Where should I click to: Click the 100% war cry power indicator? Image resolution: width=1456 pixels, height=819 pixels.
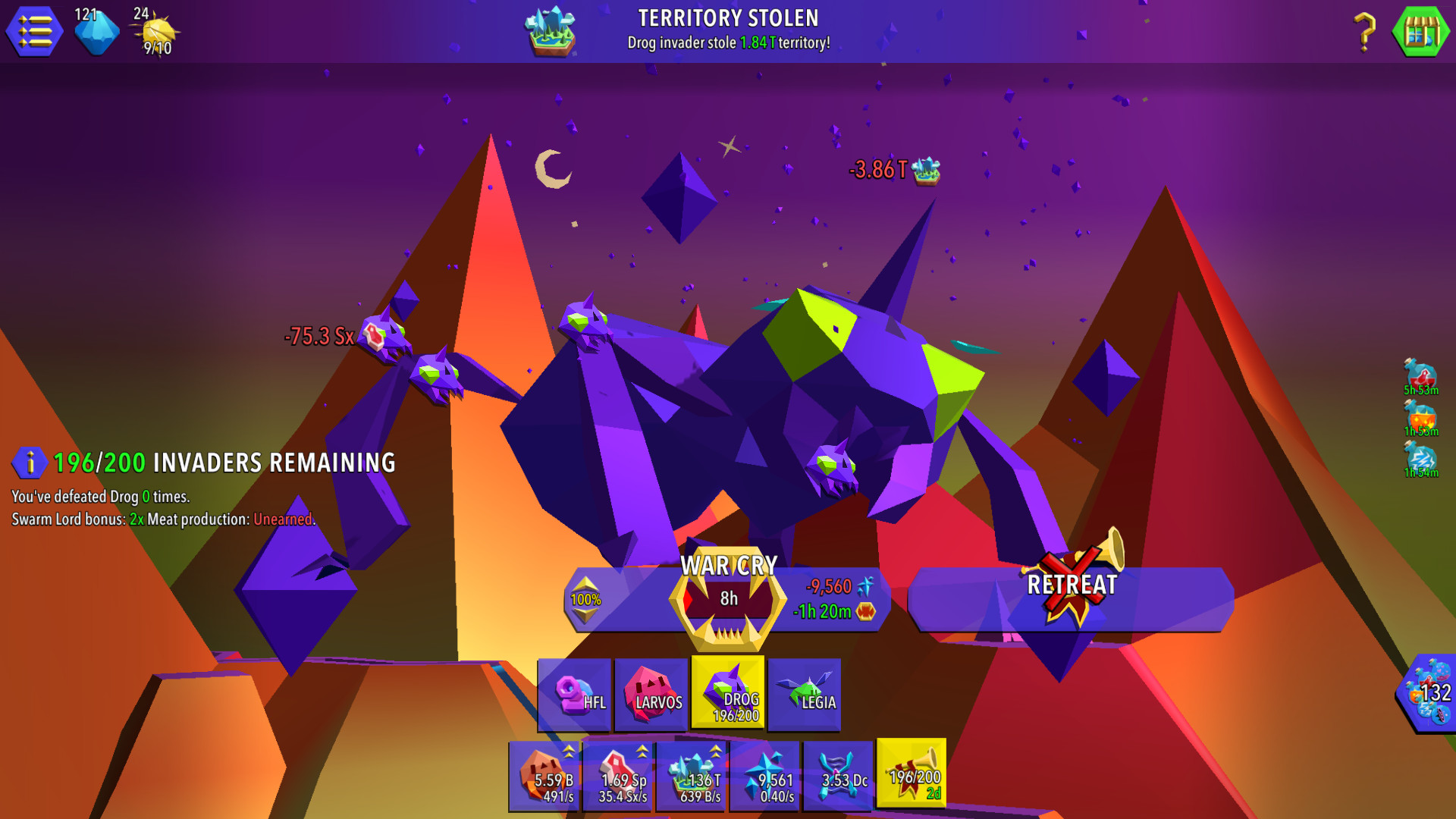(584, 599)
